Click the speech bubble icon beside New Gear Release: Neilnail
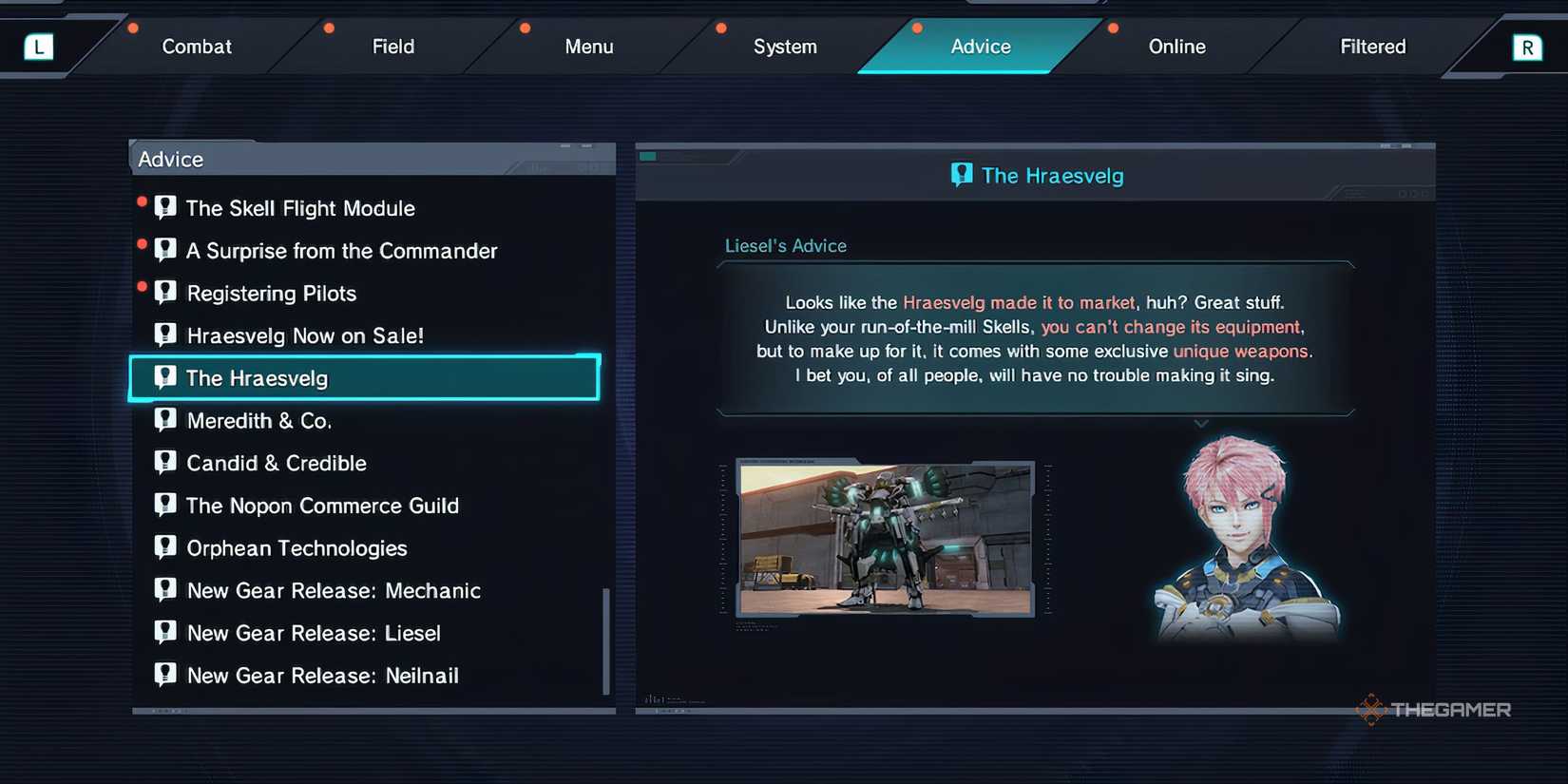Viewport: 1568px width, 784px height. point(165,674)
